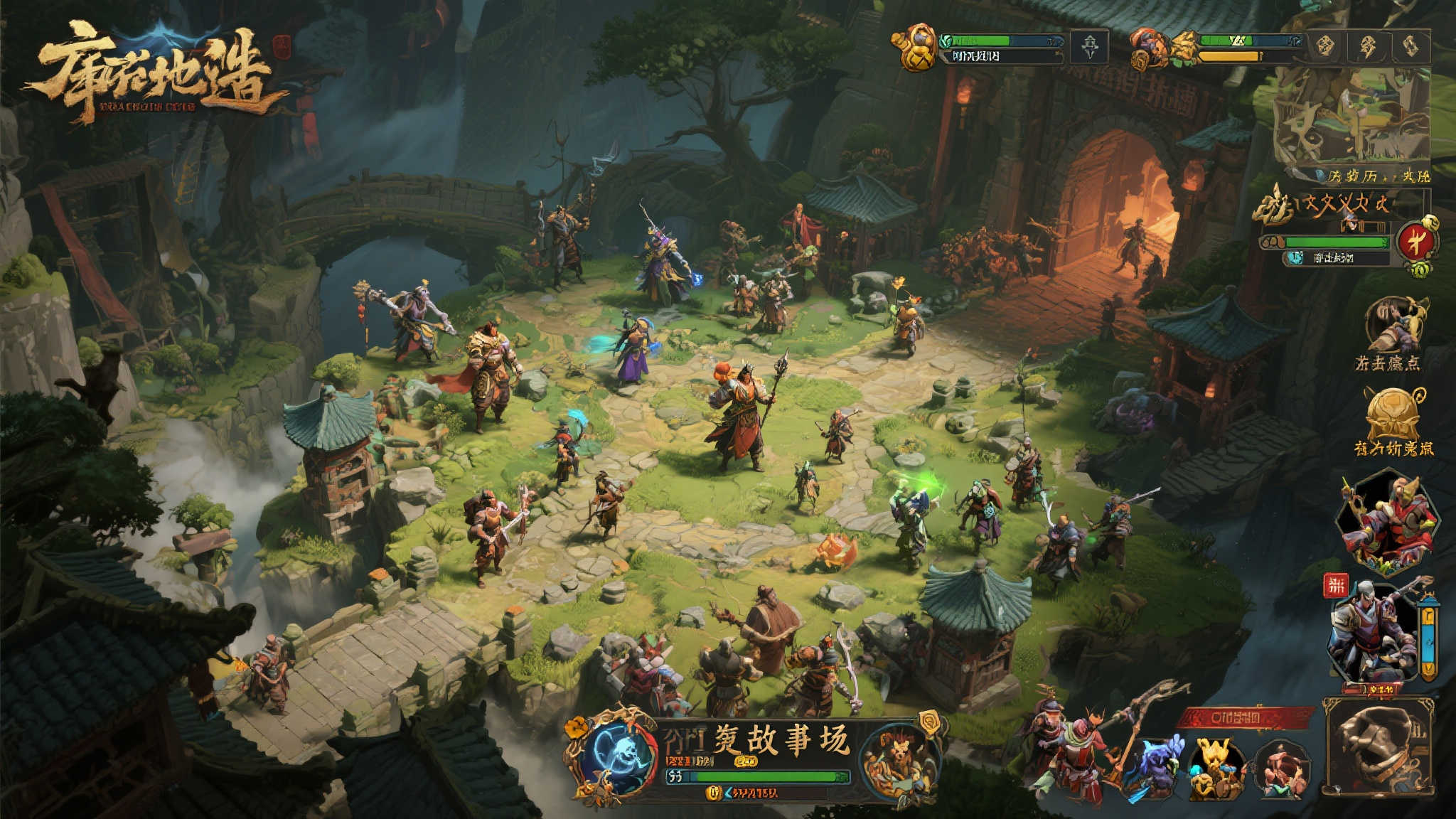Click the first rune button at top right
Image resolution: width=1456 pixels, height=819 pixels.
point(1324,45)
